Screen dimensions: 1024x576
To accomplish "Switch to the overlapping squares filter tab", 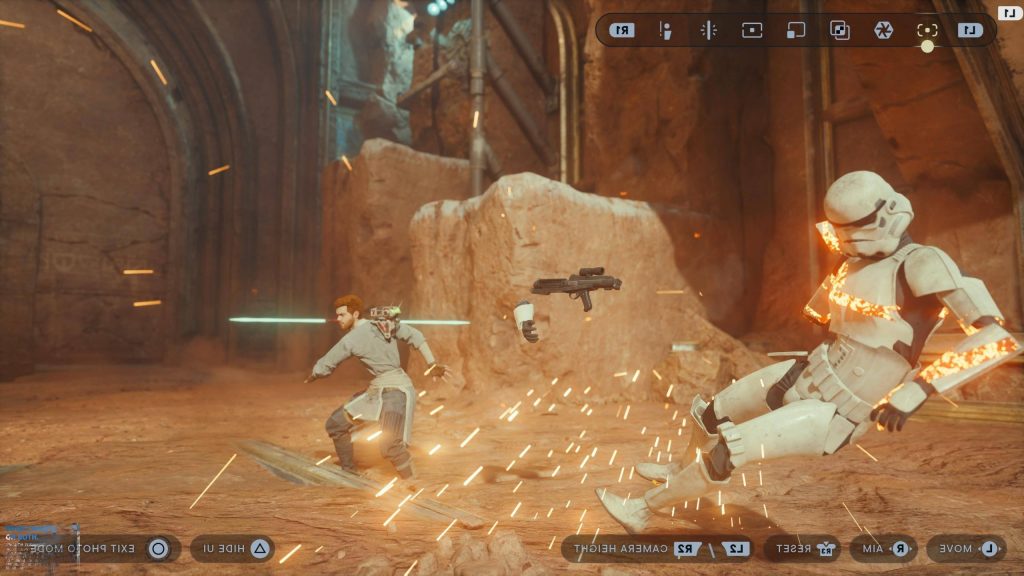I will pos(840,30).
